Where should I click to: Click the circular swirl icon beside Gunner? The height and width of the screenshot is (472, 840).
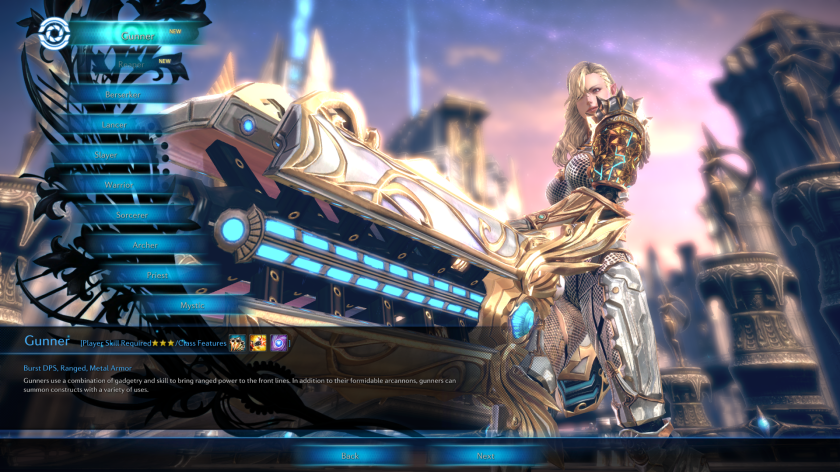49,34
